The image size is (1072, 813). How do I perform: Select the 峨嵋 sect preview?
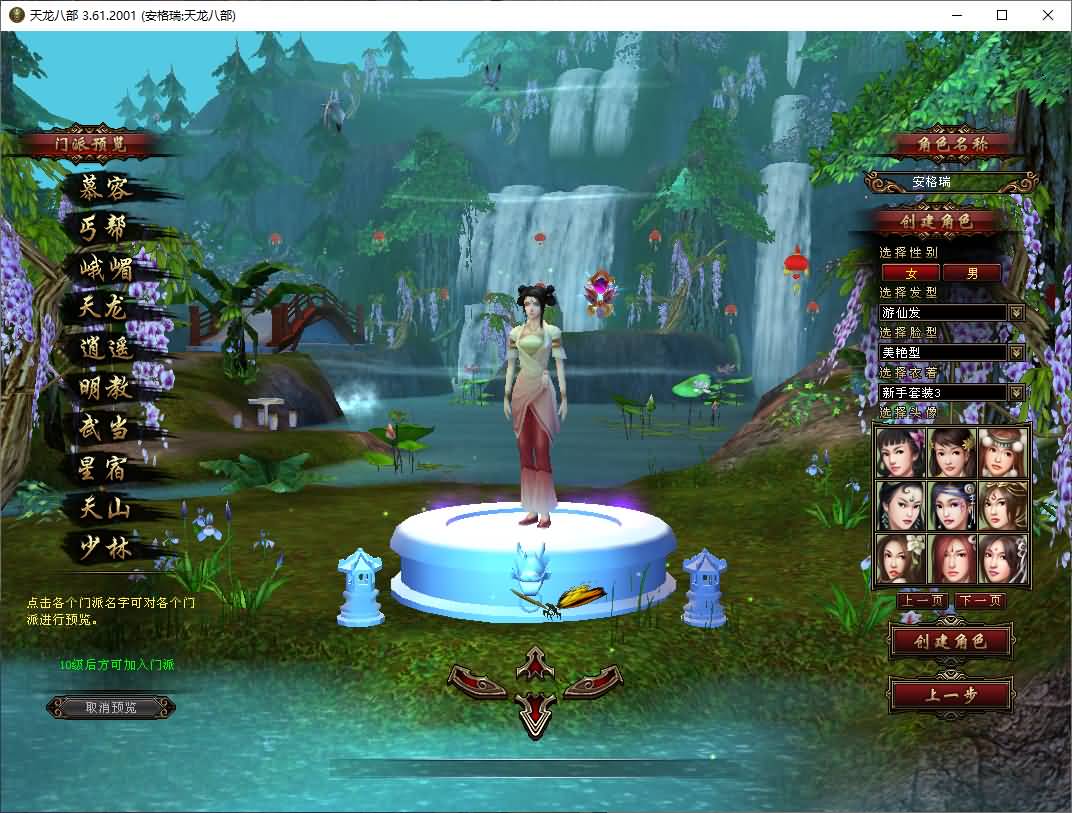tap(107, 268)
